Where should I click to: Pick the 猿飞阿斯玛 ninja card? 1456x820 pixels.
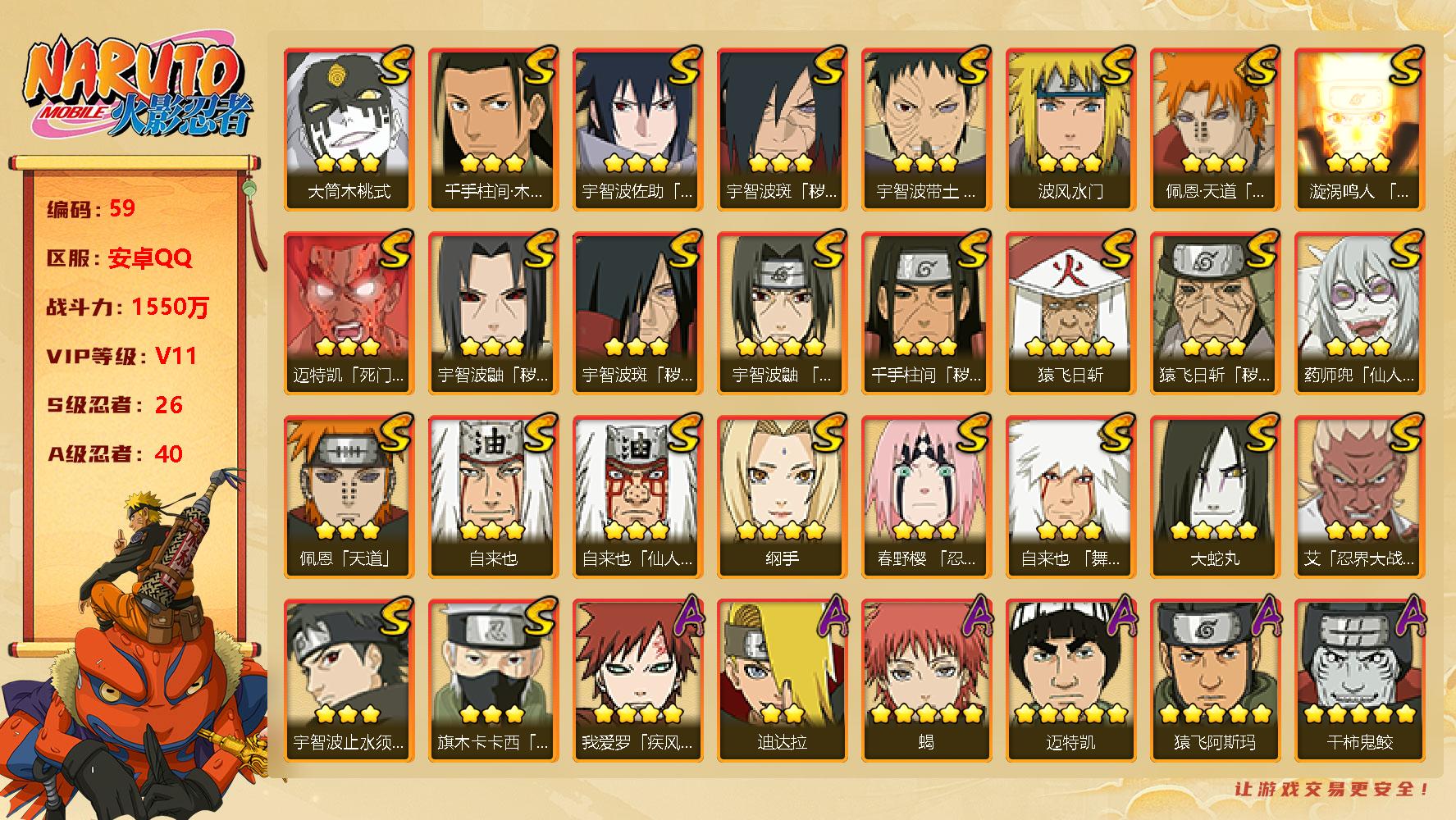coord(1215,680)
